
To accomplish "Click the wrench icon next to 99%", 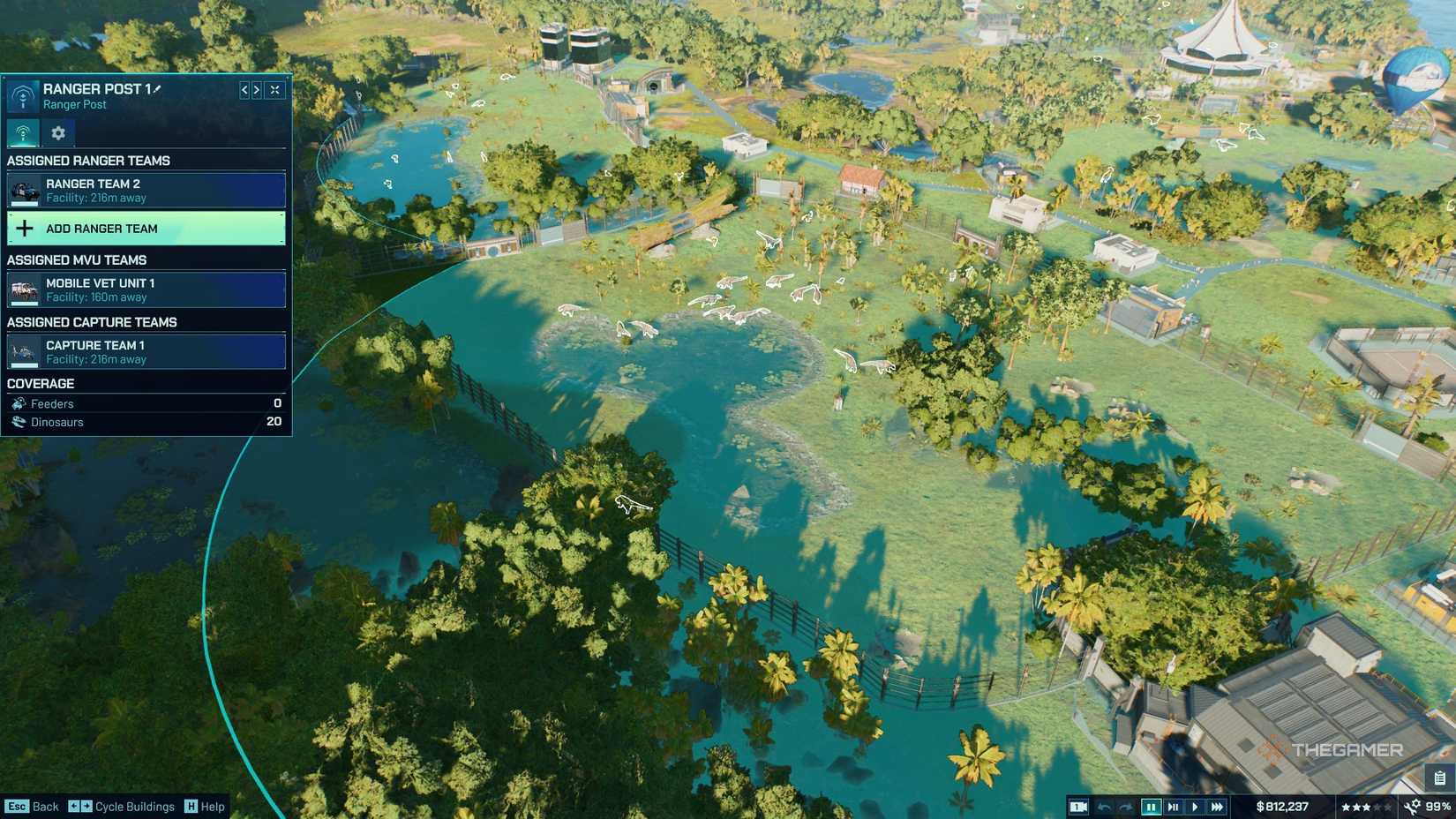I will 1415,805.
